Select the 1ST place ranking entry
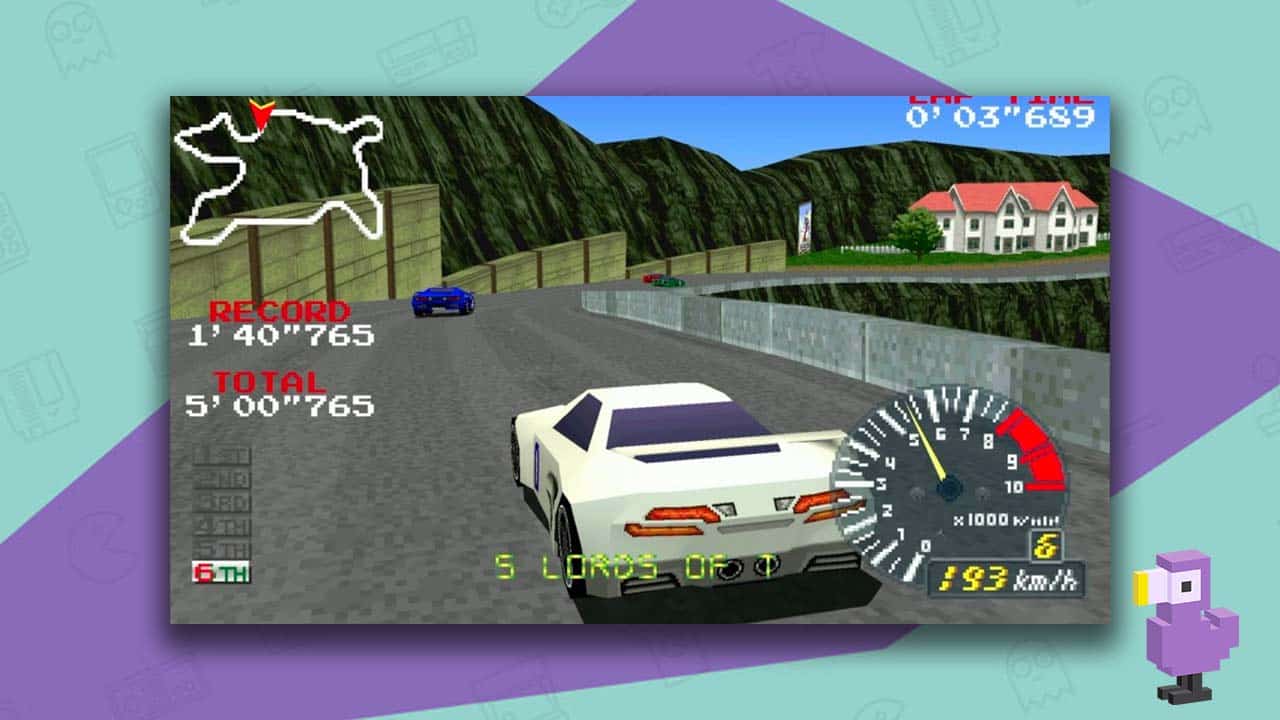 click(x=220, y=455)
